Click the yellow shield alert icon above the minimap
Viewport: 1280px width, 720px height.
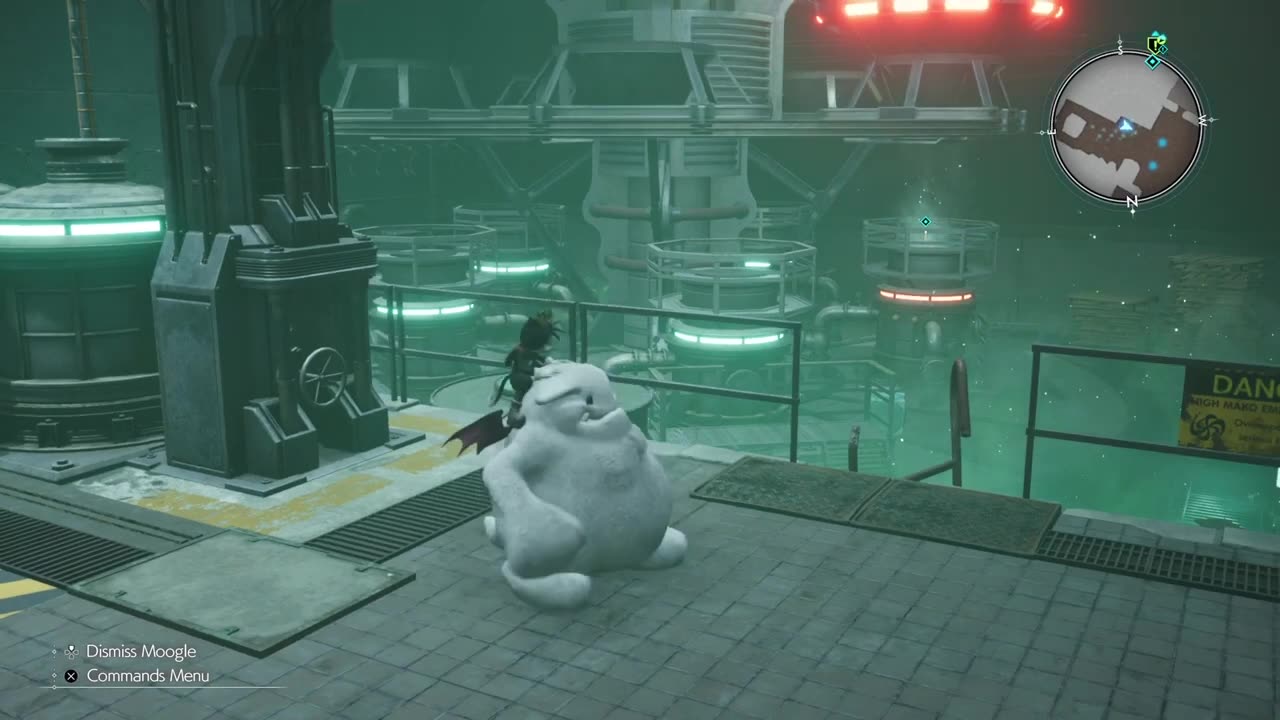[1152, 42]
